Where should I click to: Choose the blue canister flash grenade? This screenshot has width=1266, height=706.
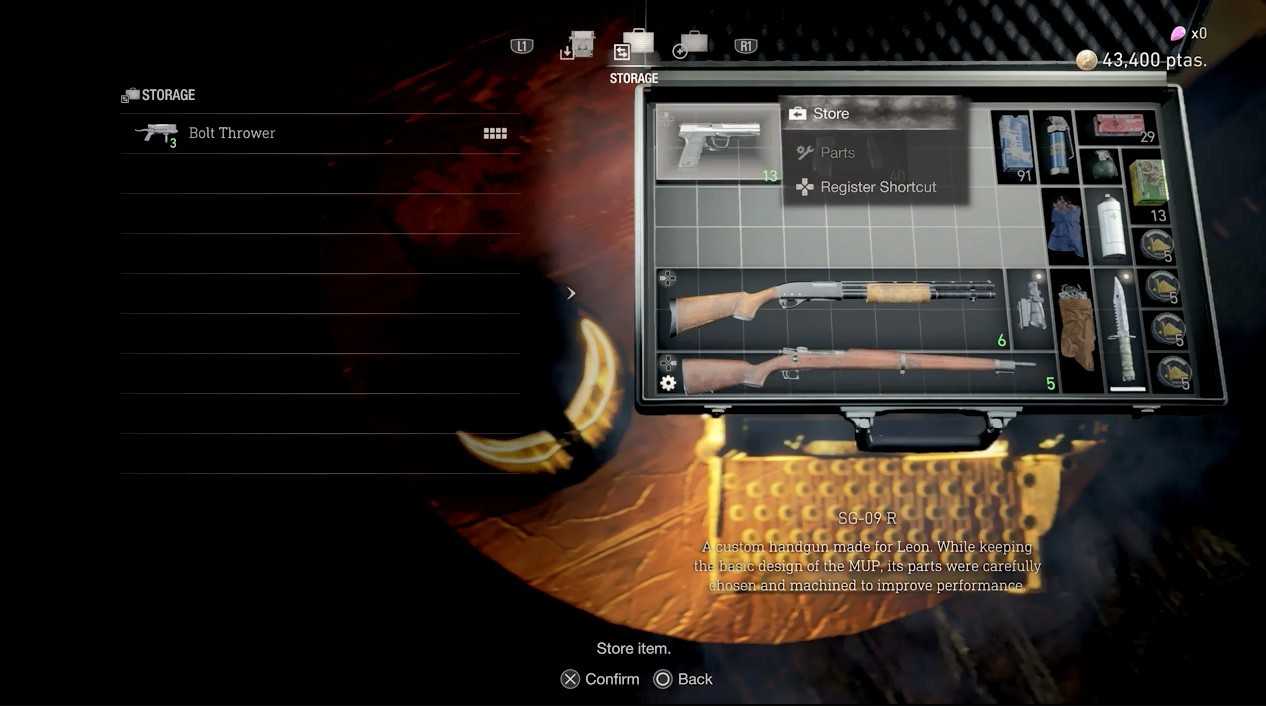click(x=1054, y=147)
